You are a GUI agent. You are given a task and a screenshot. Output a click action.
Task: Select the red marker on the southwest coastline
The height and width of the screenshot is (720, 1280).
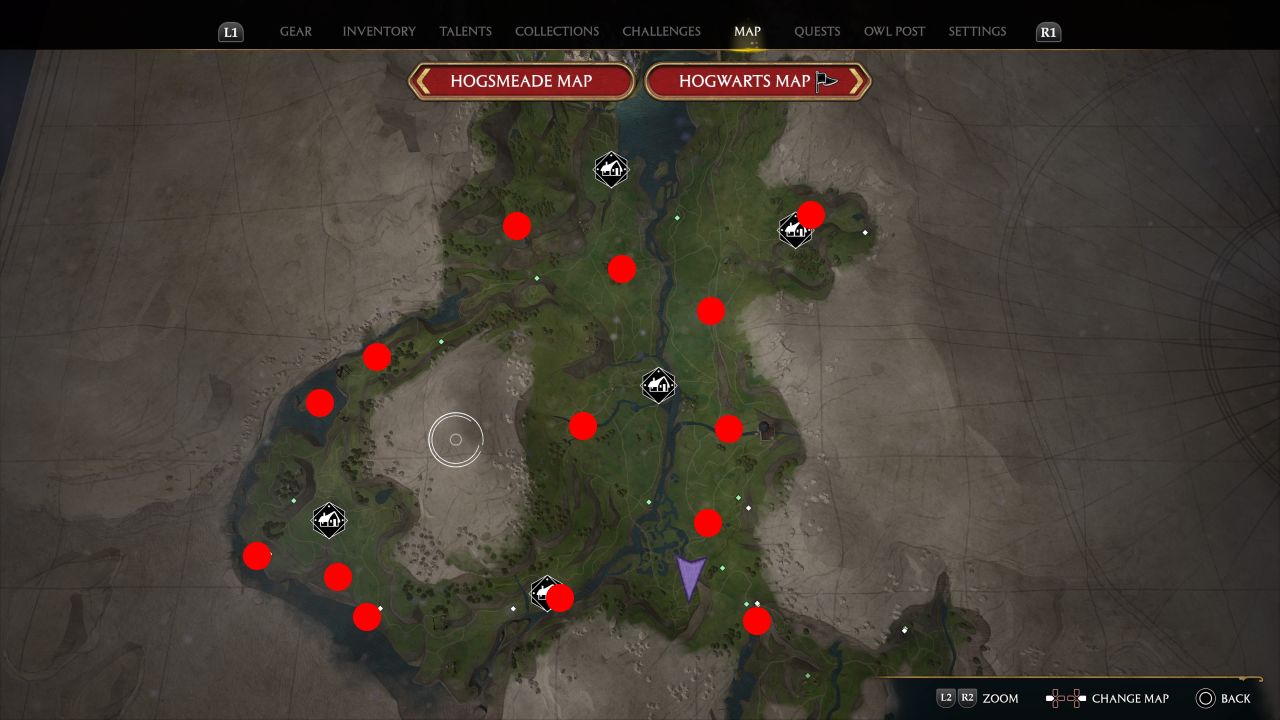[x=257, y=556]
